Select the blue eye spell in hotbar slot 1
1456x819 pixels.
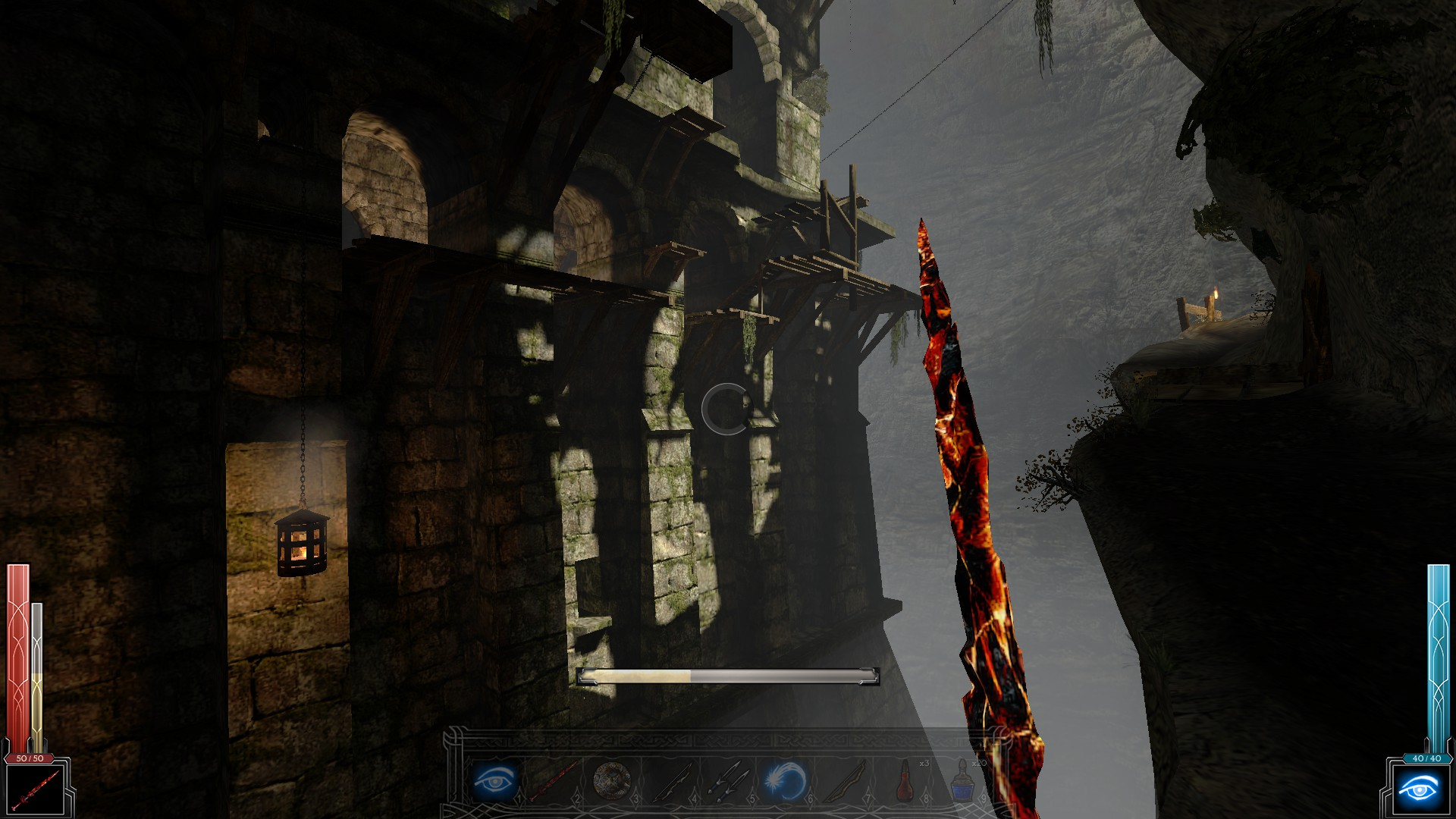point(495,780)
